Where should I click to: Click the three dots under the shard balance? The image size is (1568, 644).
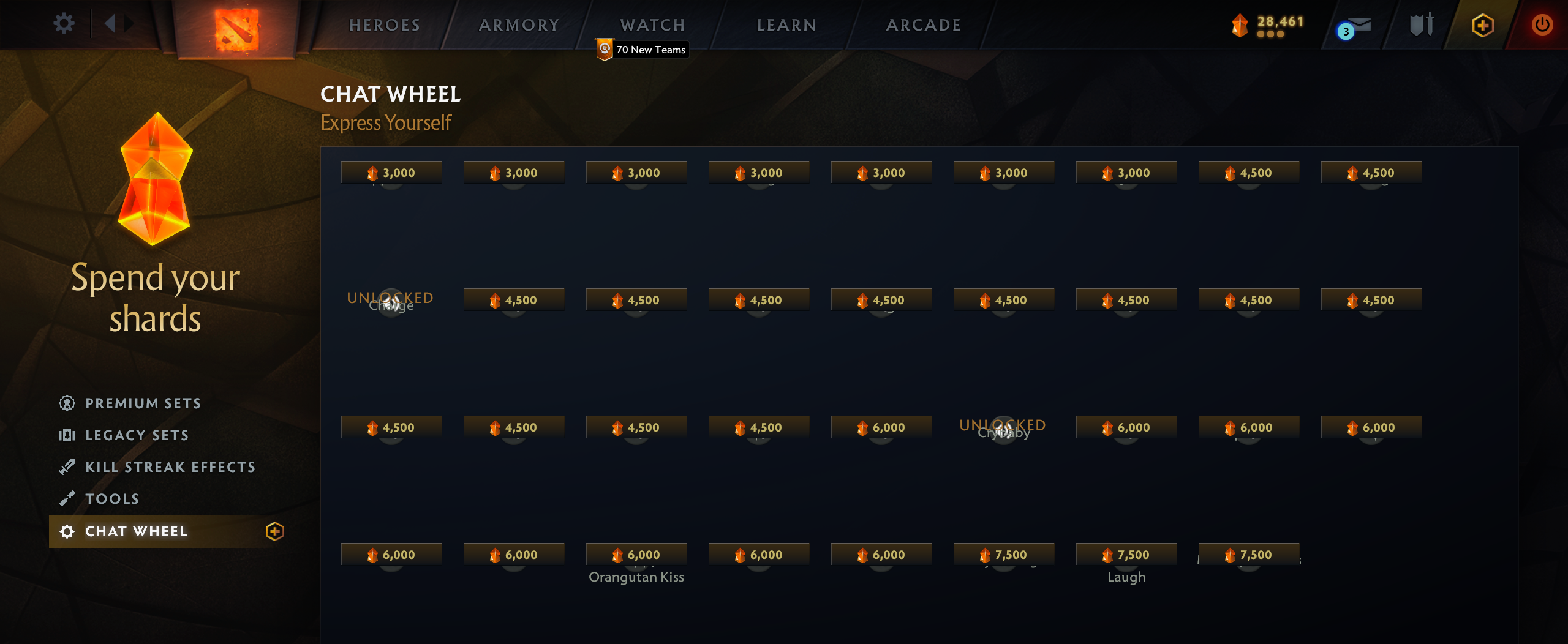point(1270,35)
